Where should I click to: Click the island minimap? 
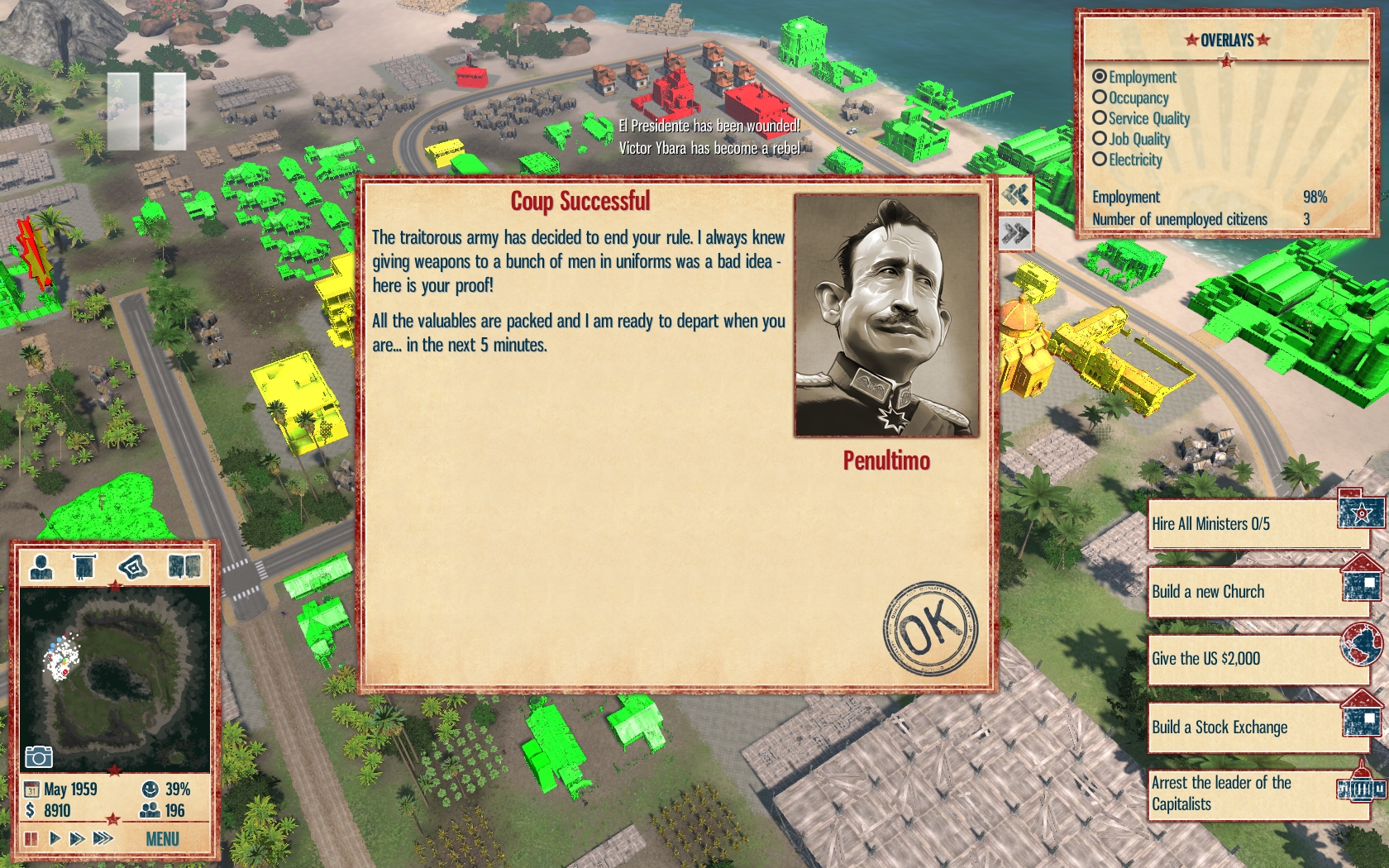click(114, 678)
